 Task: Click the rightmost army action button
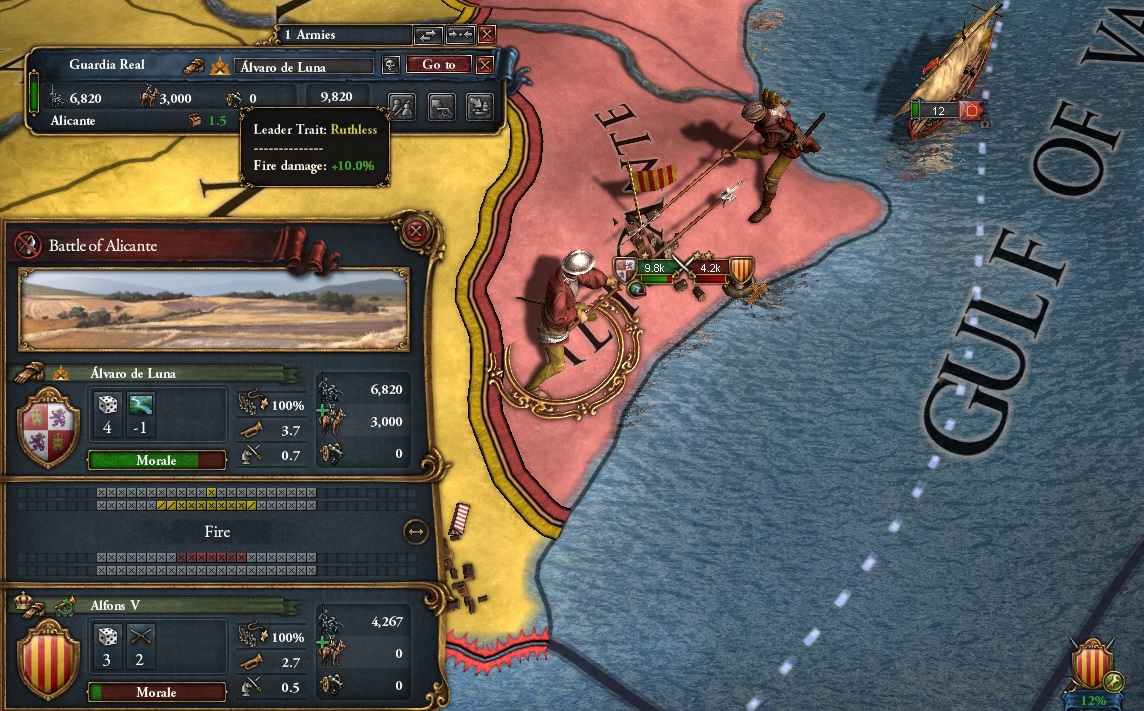[x=480, y=105]
